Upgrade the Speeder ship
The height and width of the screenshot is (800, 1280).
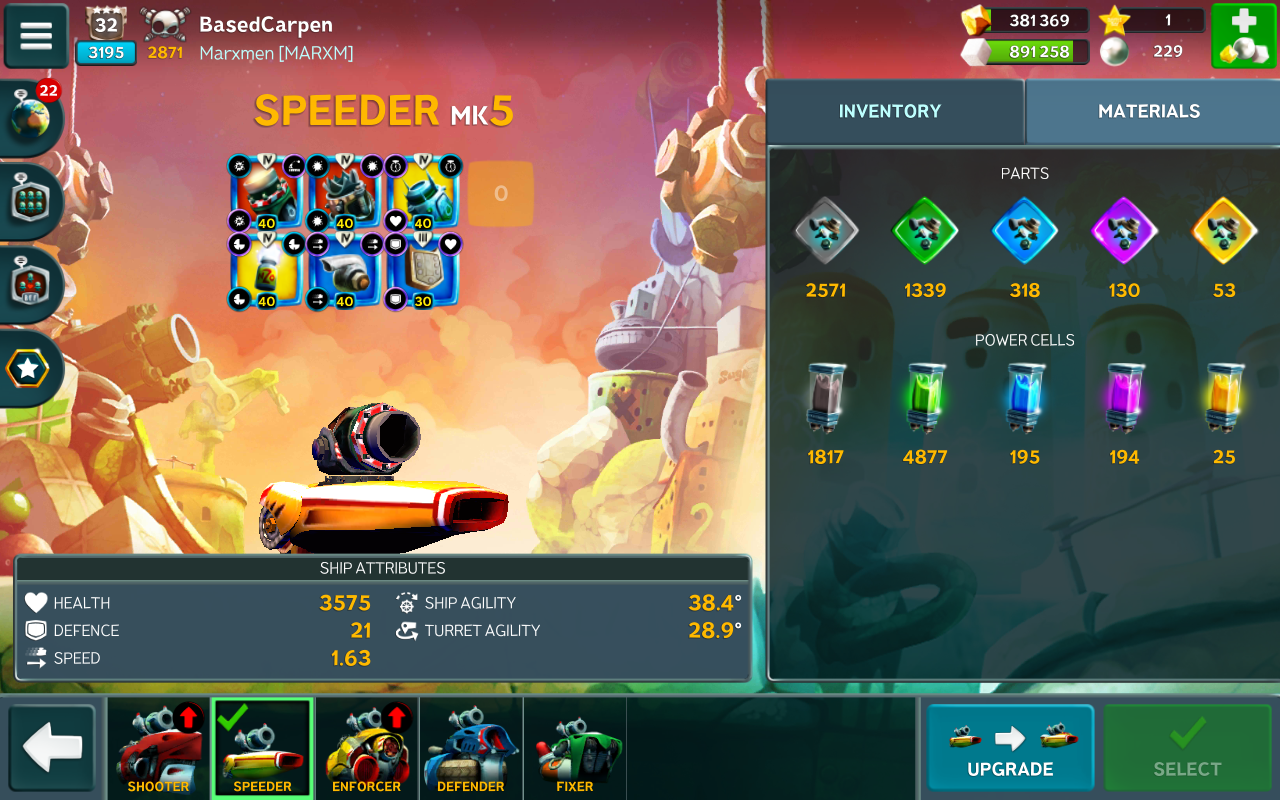1010,748
